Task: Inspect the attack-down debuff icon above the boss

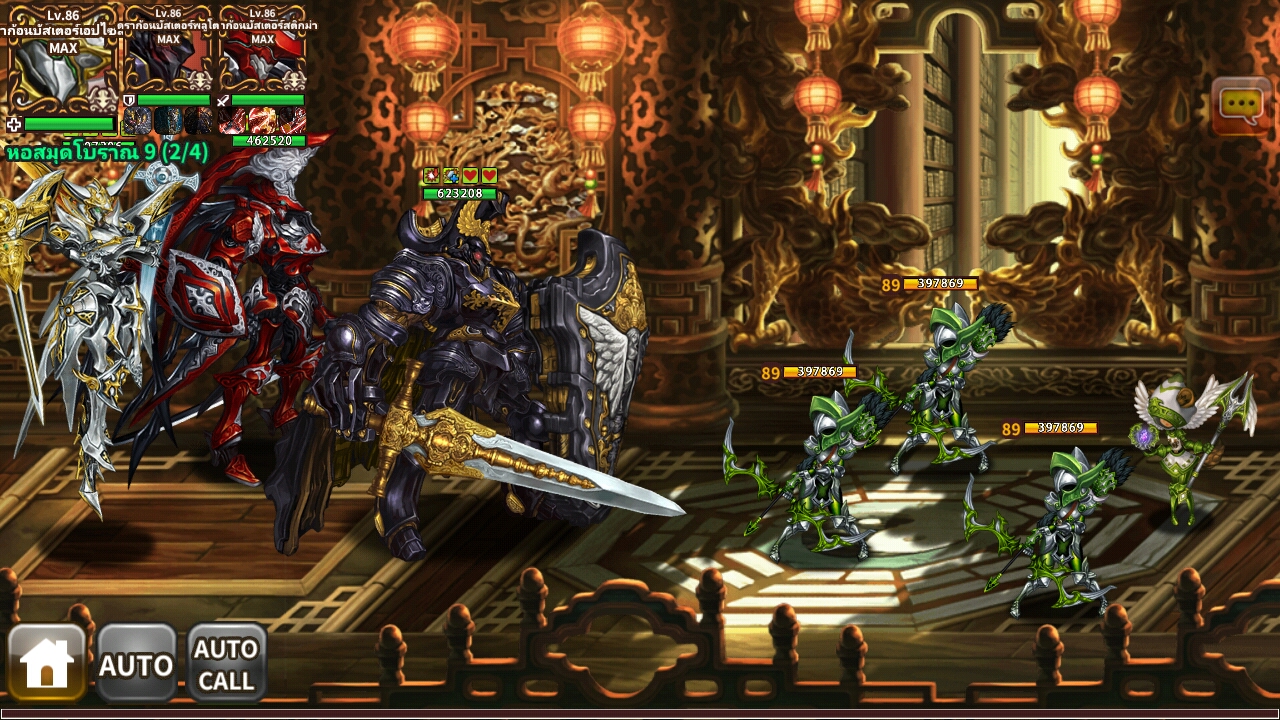Action: (431, 174)
